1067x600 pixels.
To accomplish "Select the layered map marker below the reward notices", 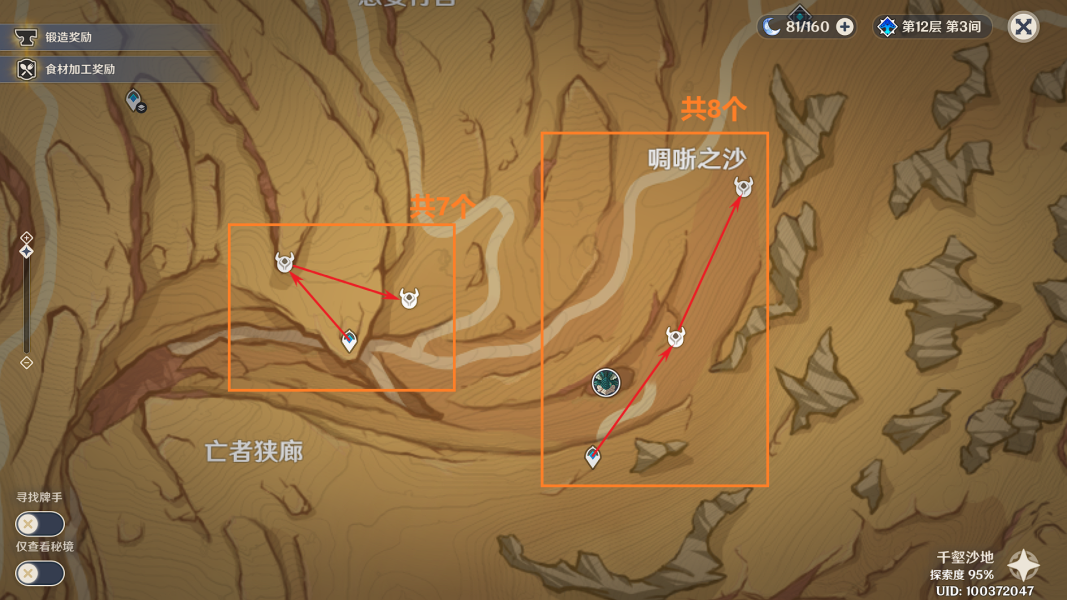I will [x=135, y=100].
